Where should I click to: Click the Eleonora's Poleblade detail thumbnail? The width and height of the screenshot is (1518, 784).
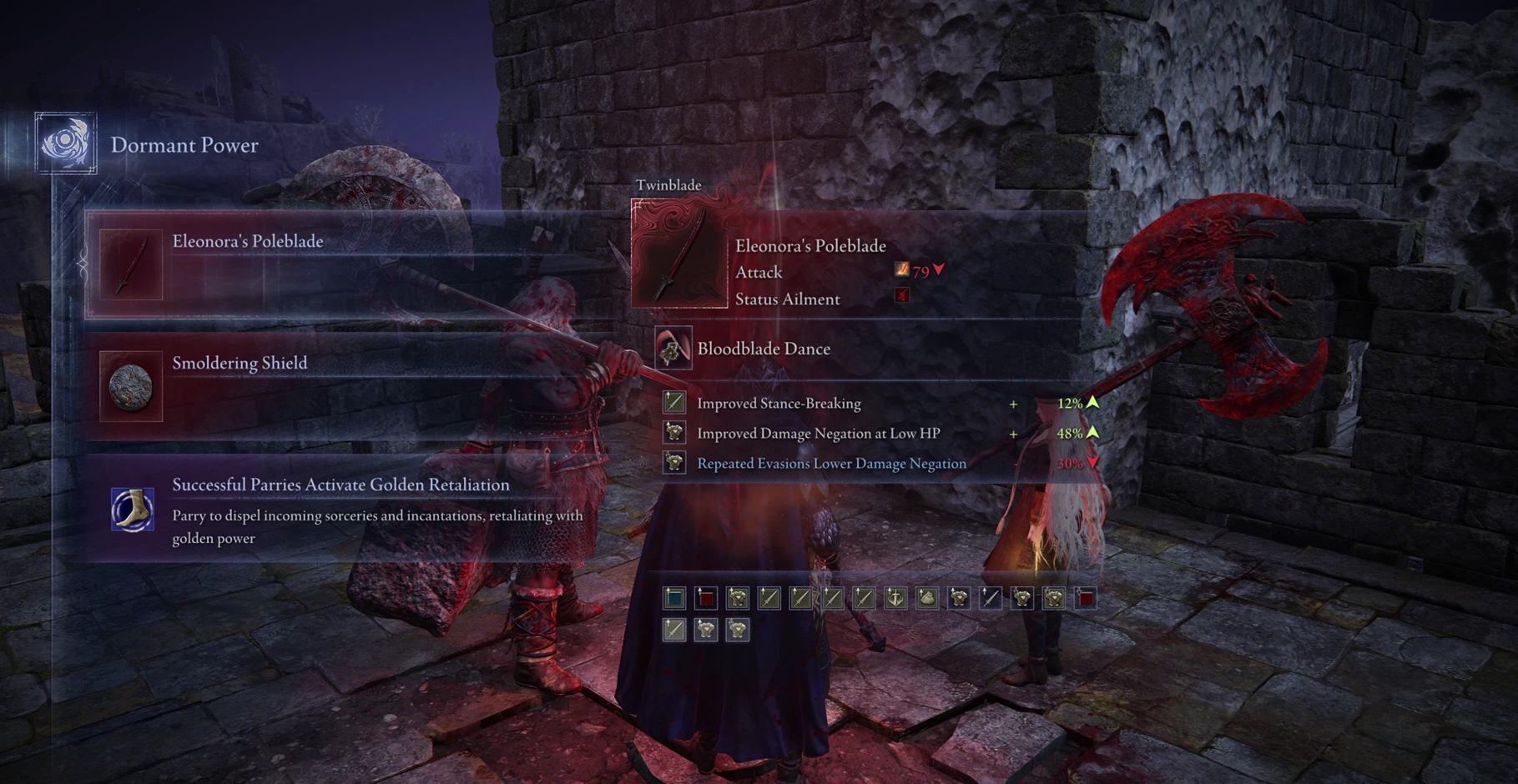click(x=679, y=254)
